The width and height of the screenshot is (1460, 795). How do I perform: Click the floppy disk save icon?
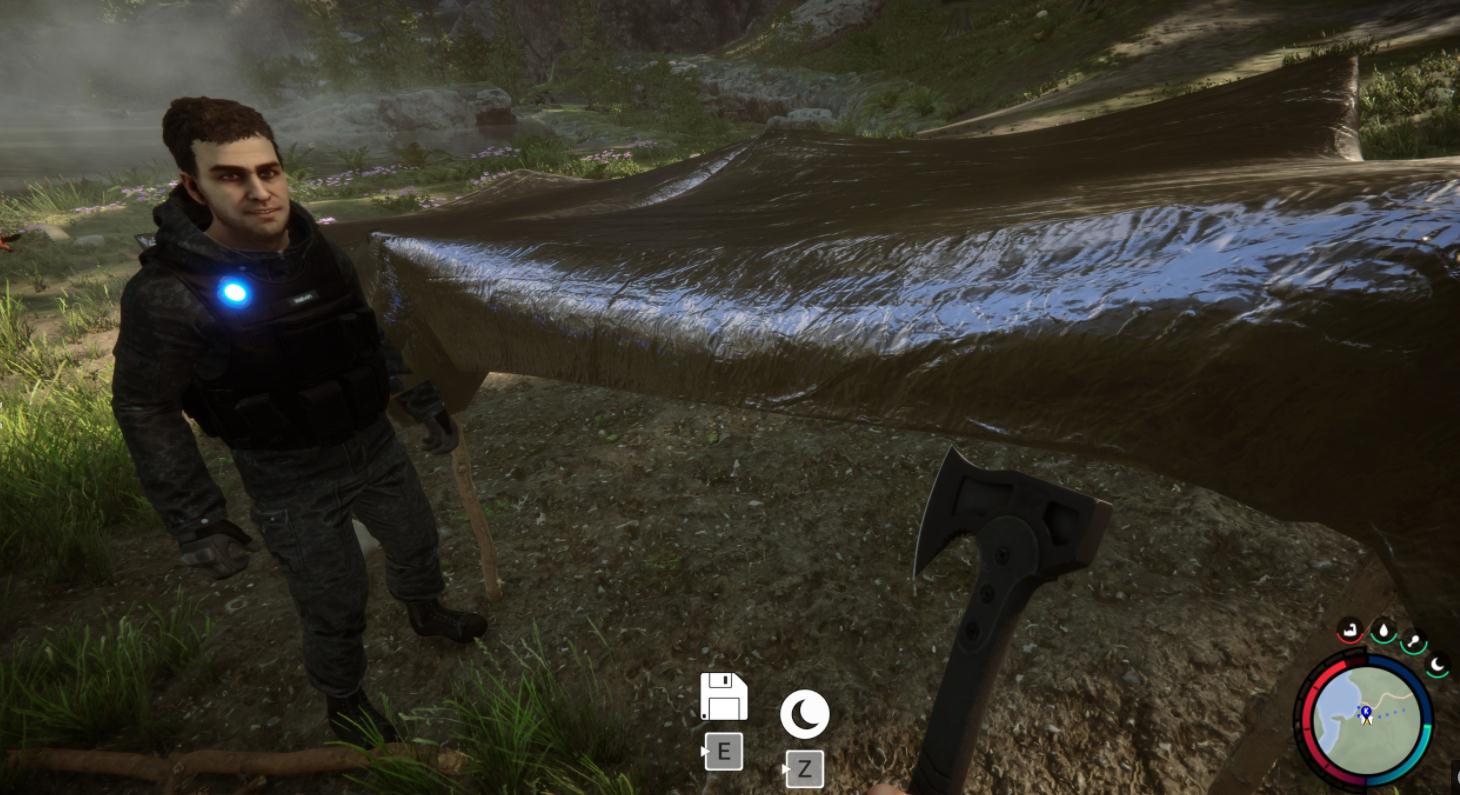click(x=723, y=696)
